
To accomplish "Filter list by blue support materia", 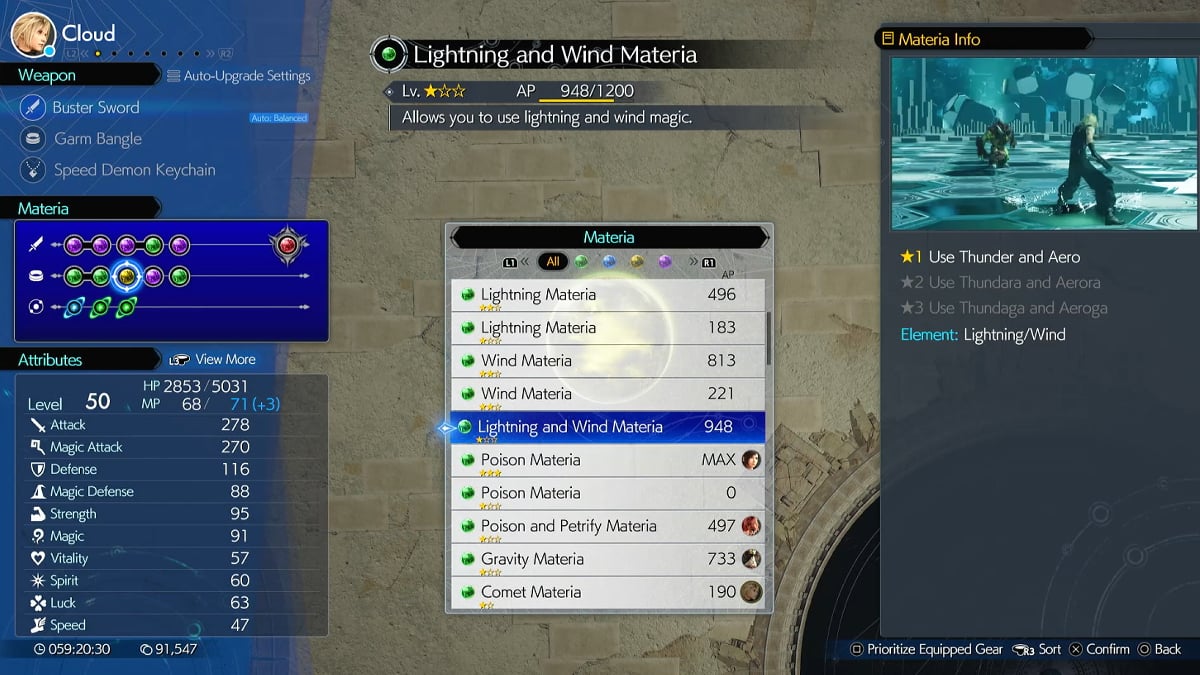I will [609, 262].
